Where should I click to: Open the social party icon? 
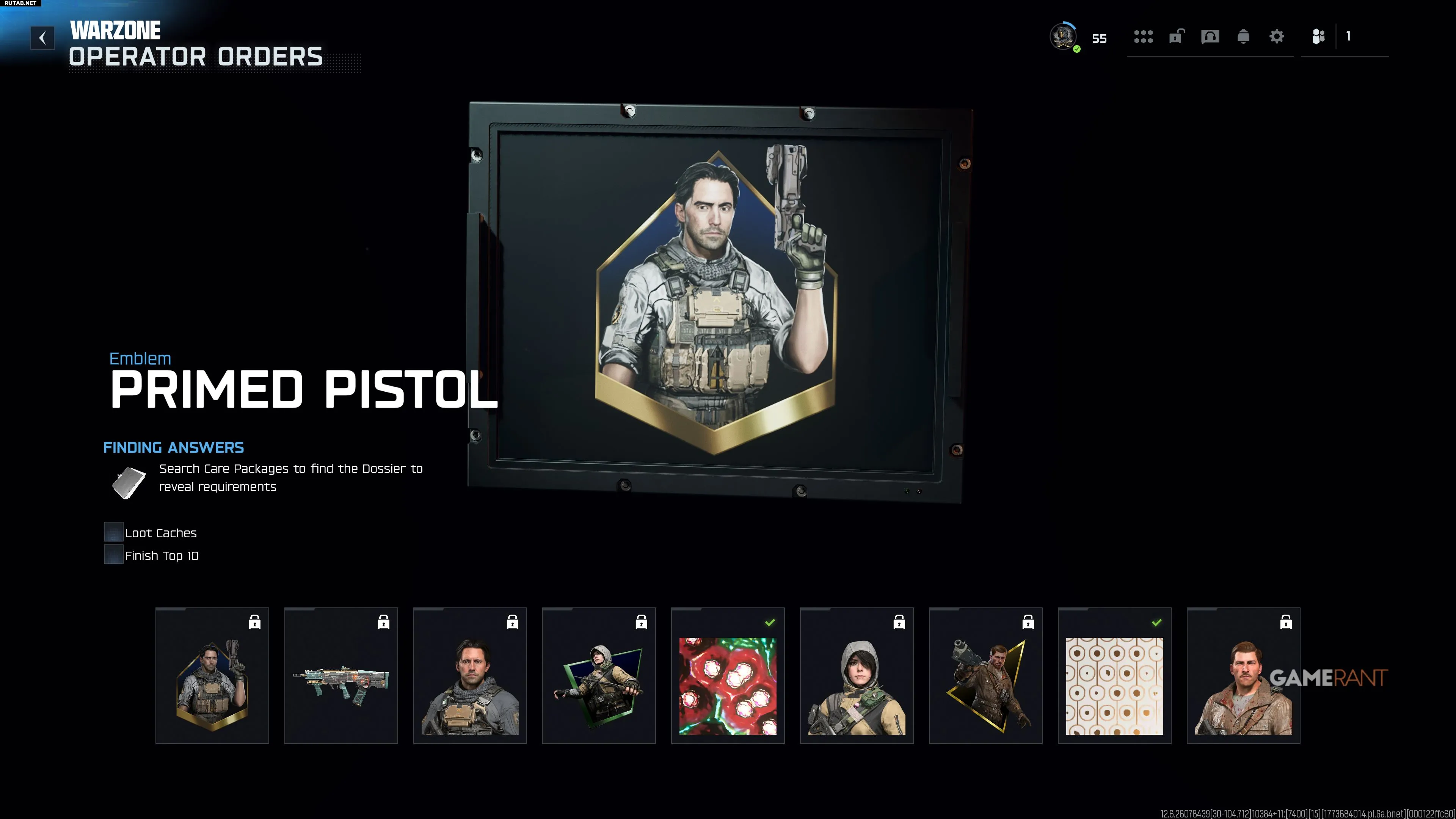click(1318, 37)
